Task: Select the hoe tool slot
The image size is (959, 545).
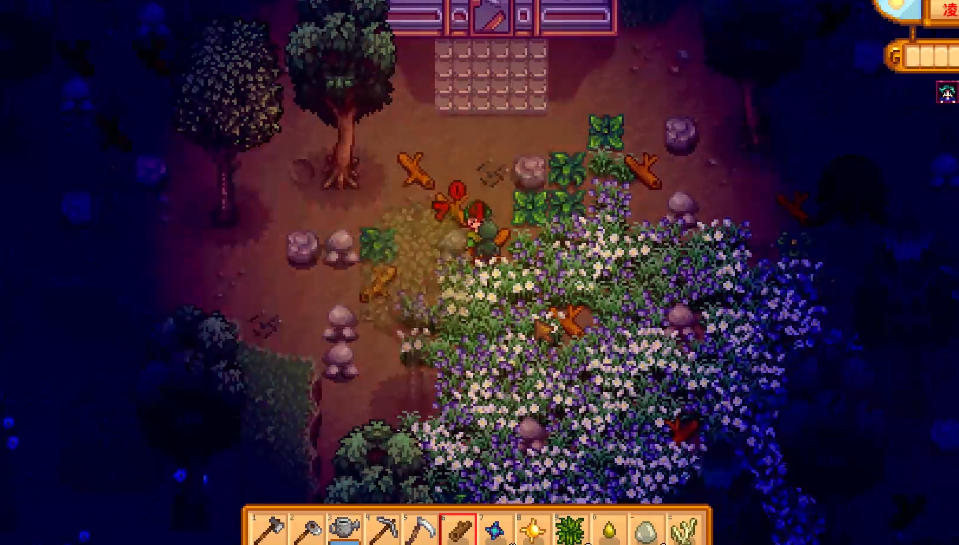Action: (306, 529)
